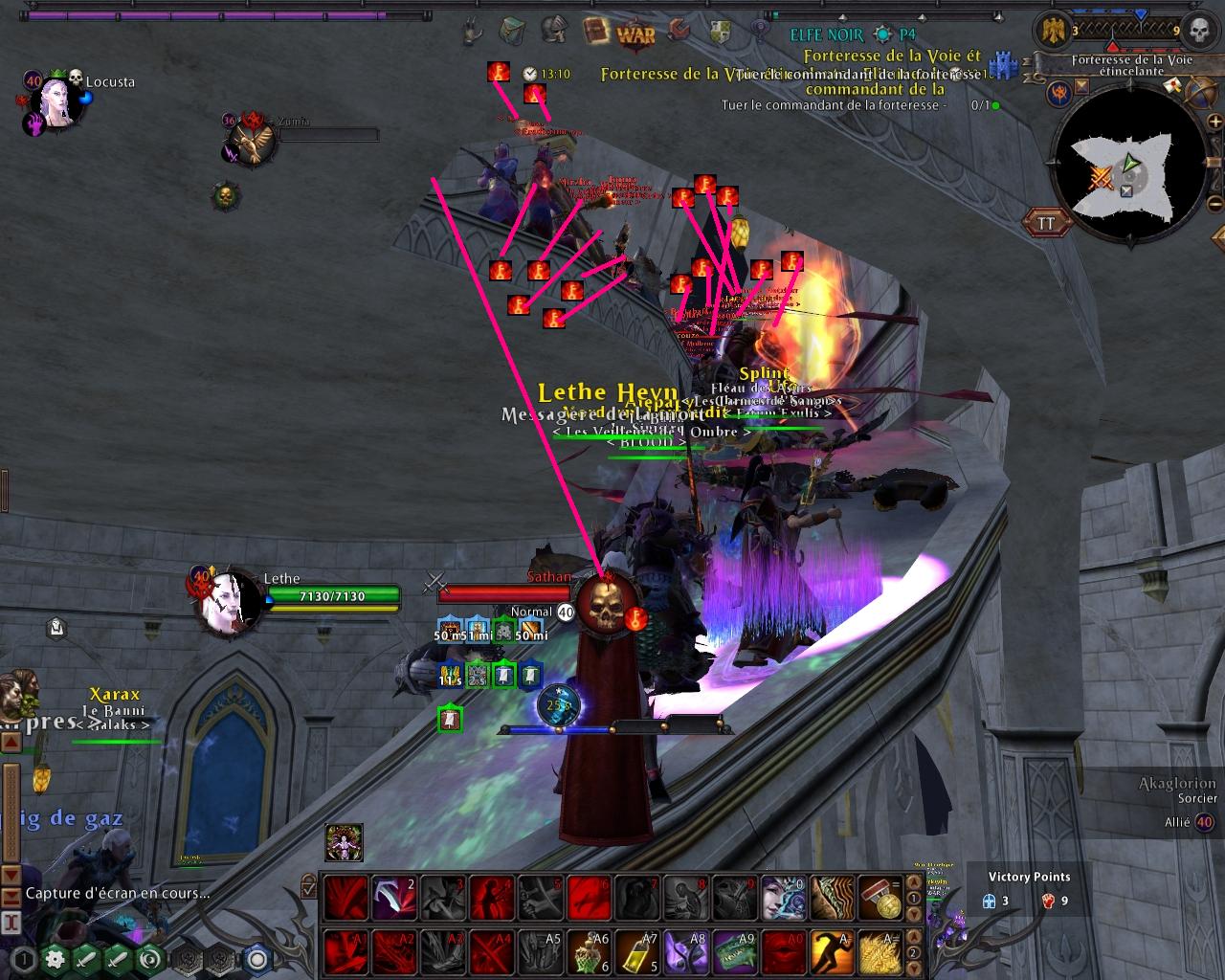Activate the pale-faced woman ability icon
Viewport: 1225px width, 980px height.
783,898
